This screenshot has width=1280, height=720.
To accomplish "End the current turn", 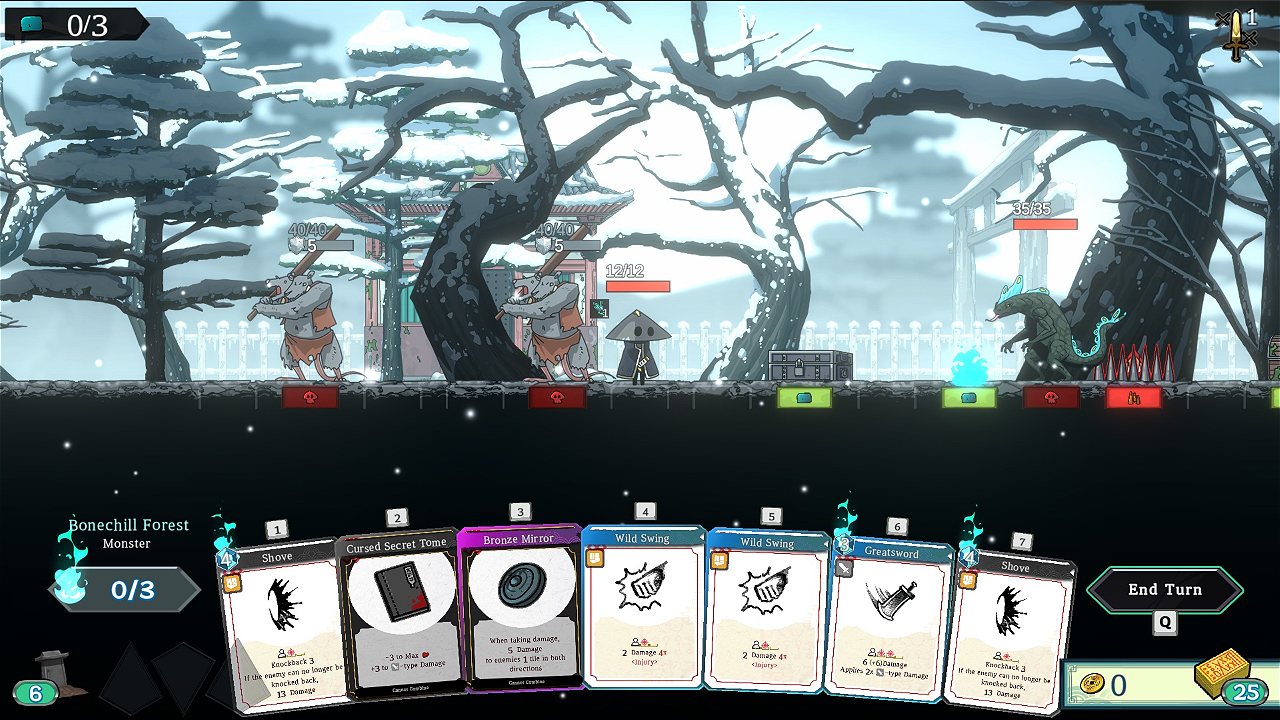I will (x=1165, y=590).
